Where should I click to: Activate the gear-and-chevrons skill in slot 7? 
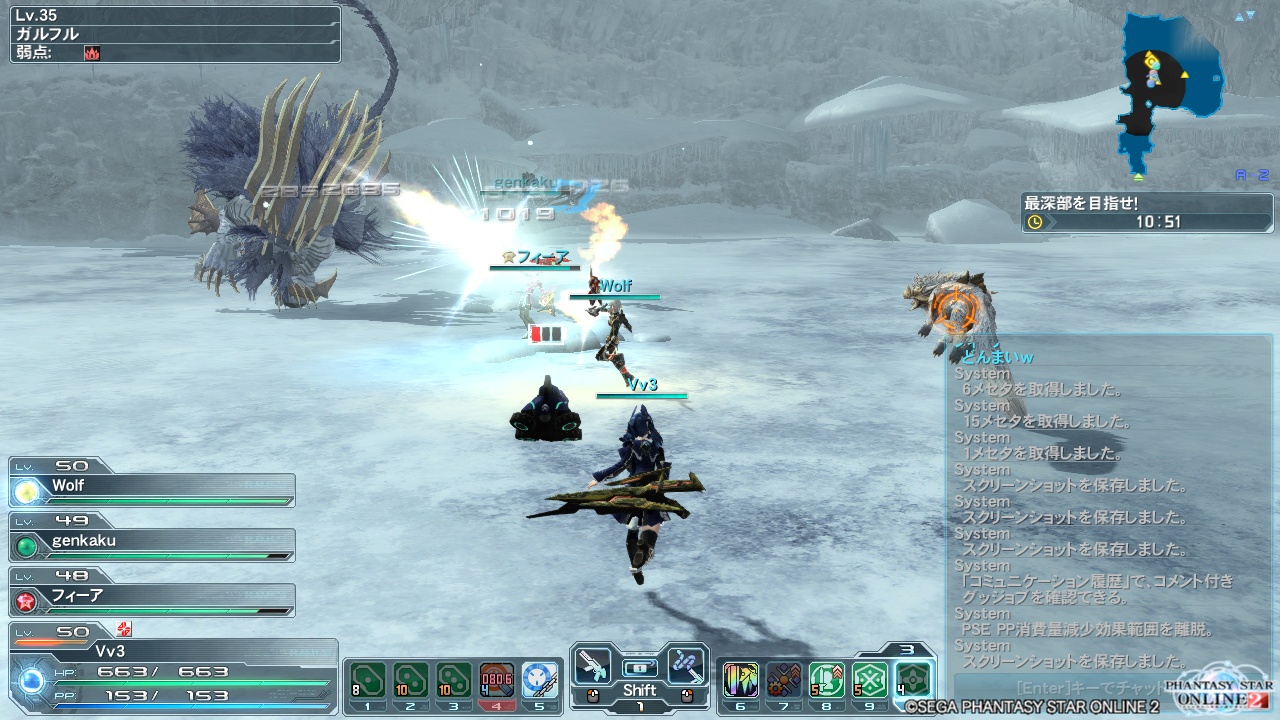pos(784,680)
